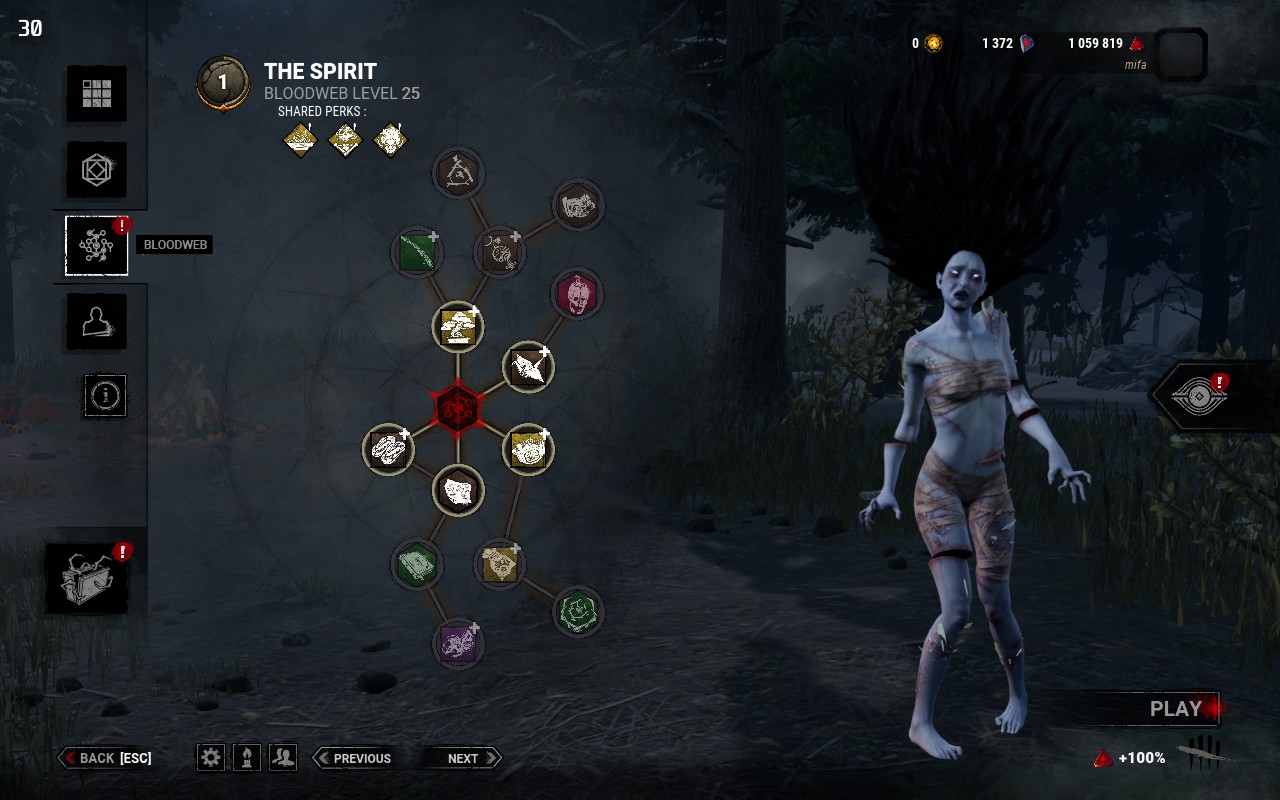This screenshot has height=800, width=1280.
Task: Open the character silhouette tab
Action: pos(97,322)
